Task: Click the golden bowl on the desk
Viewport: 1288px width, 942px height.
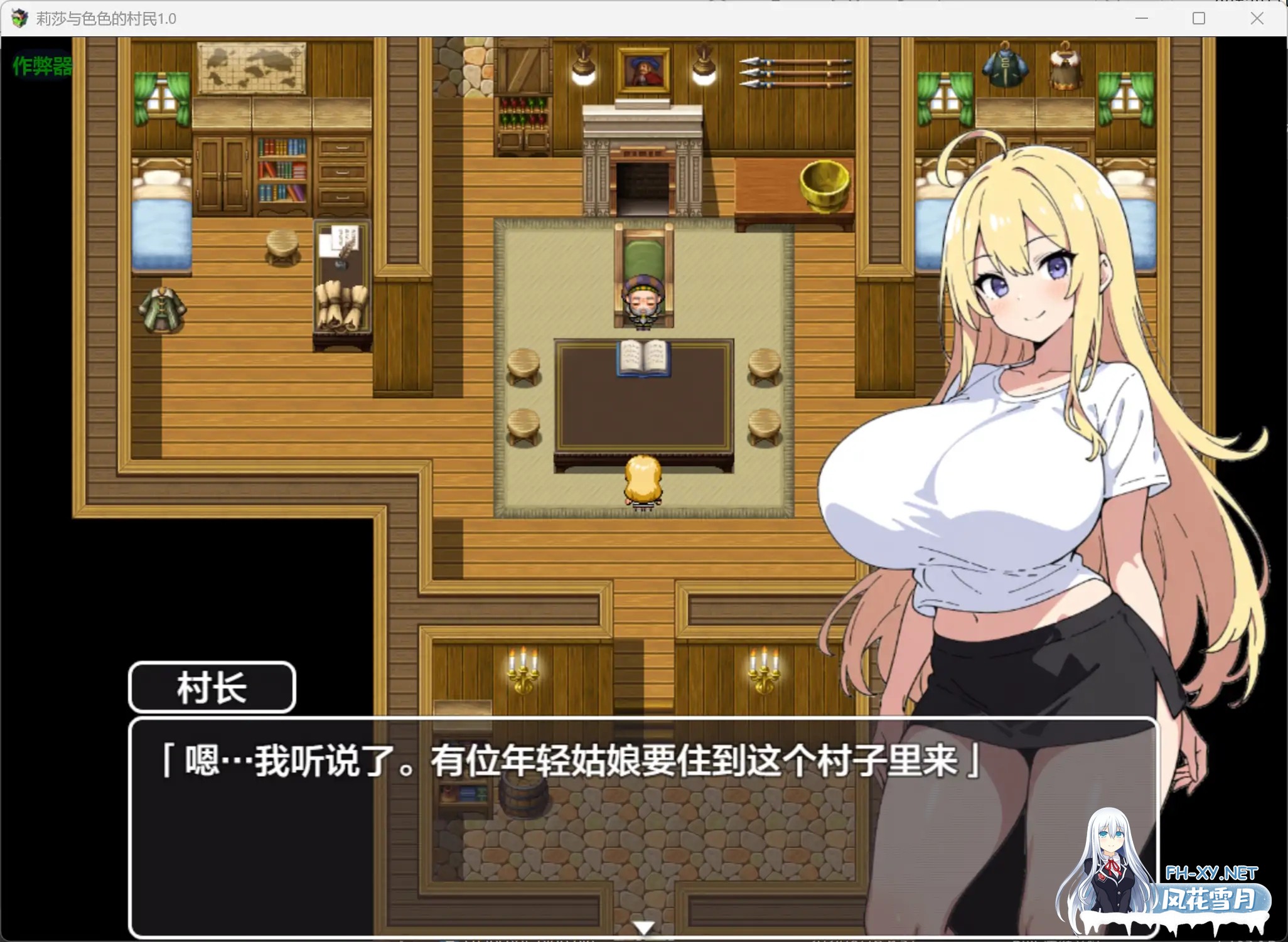Action: click(824, 182)
